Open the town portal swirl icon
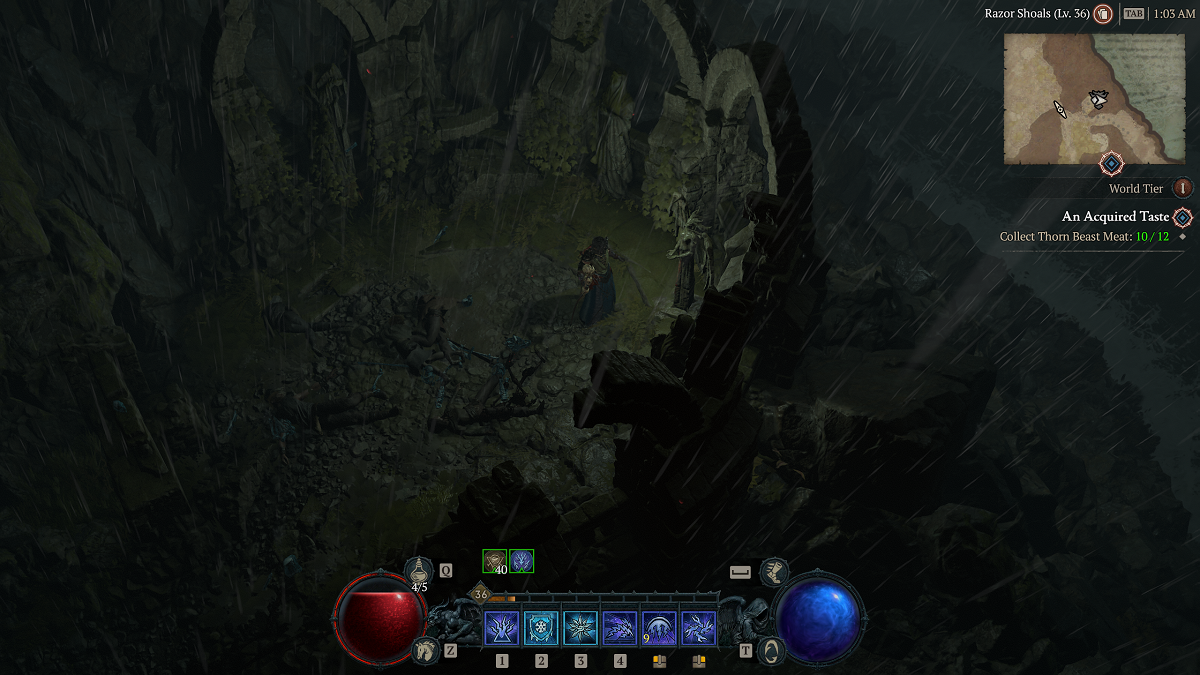 click(x=771, y=650)
